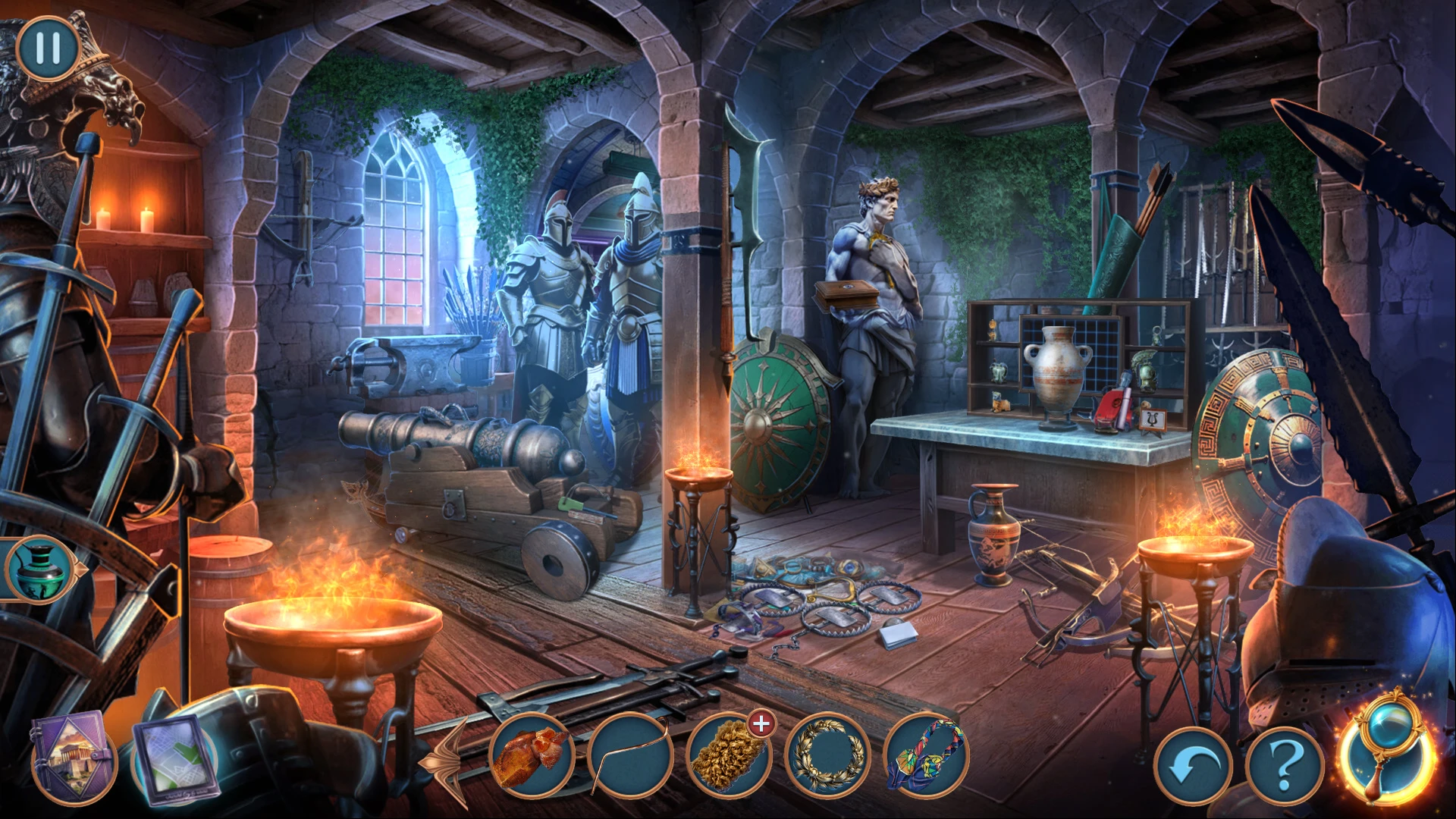Image resolution: width=1456 pixels, height=819 pixels.
Task: Open the teal vase side panel
Action: [38, 569]
